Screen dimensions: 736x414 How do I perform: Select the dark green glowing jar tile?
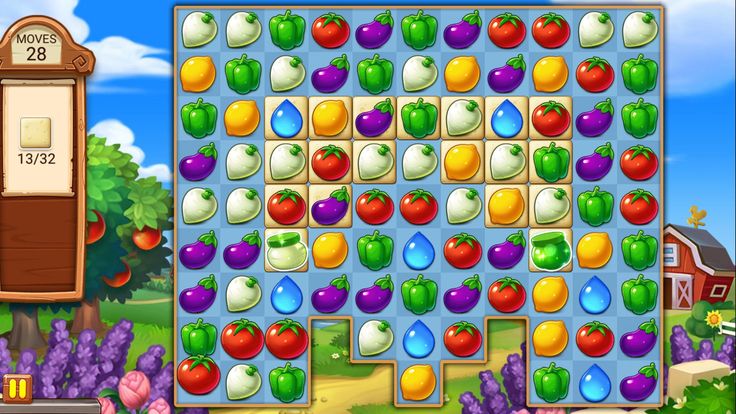[x=550, y=249]
